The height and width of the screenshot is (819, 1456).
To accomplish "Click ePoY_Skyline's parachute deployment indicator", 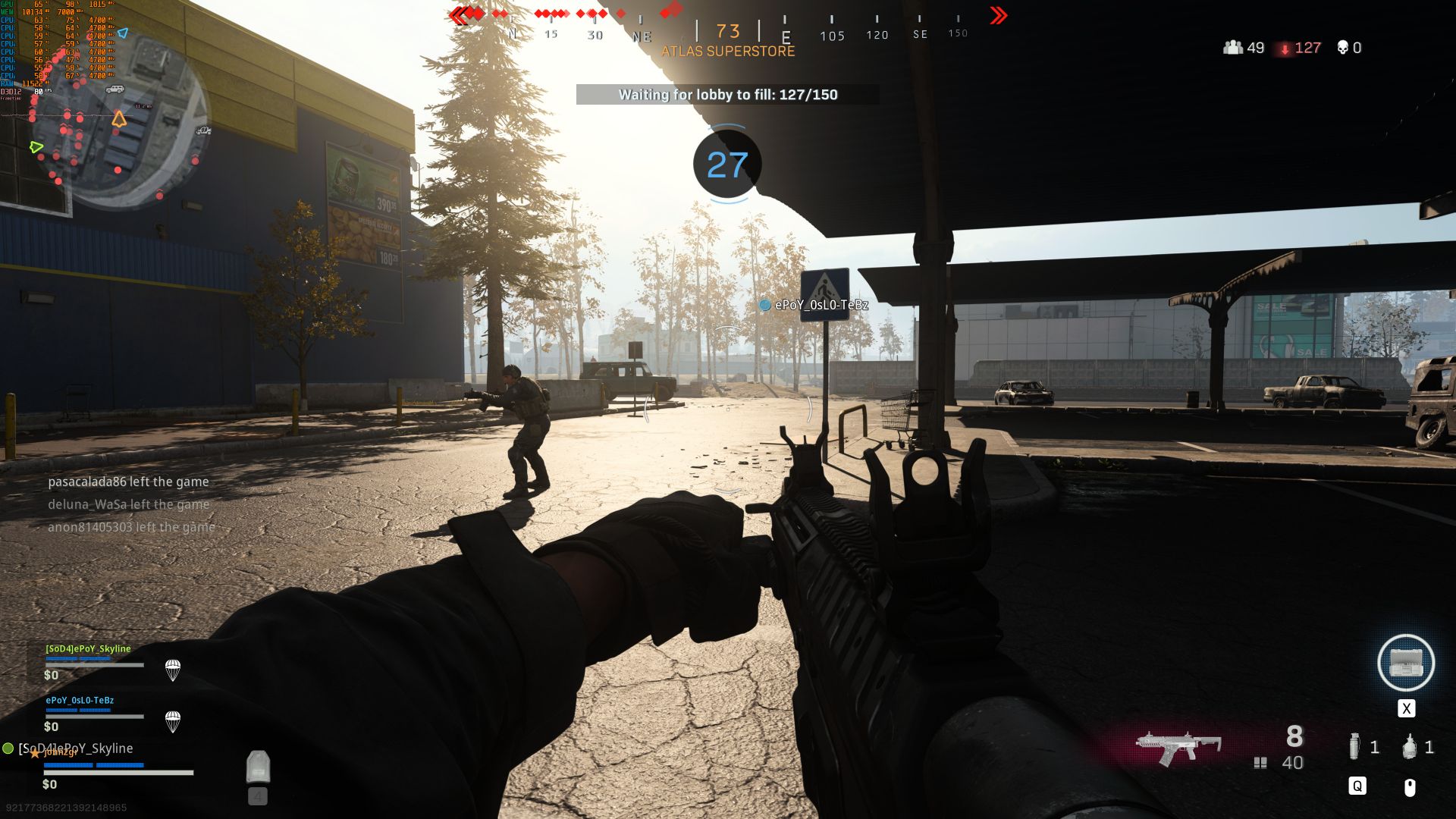I will (x=173, y=670).
